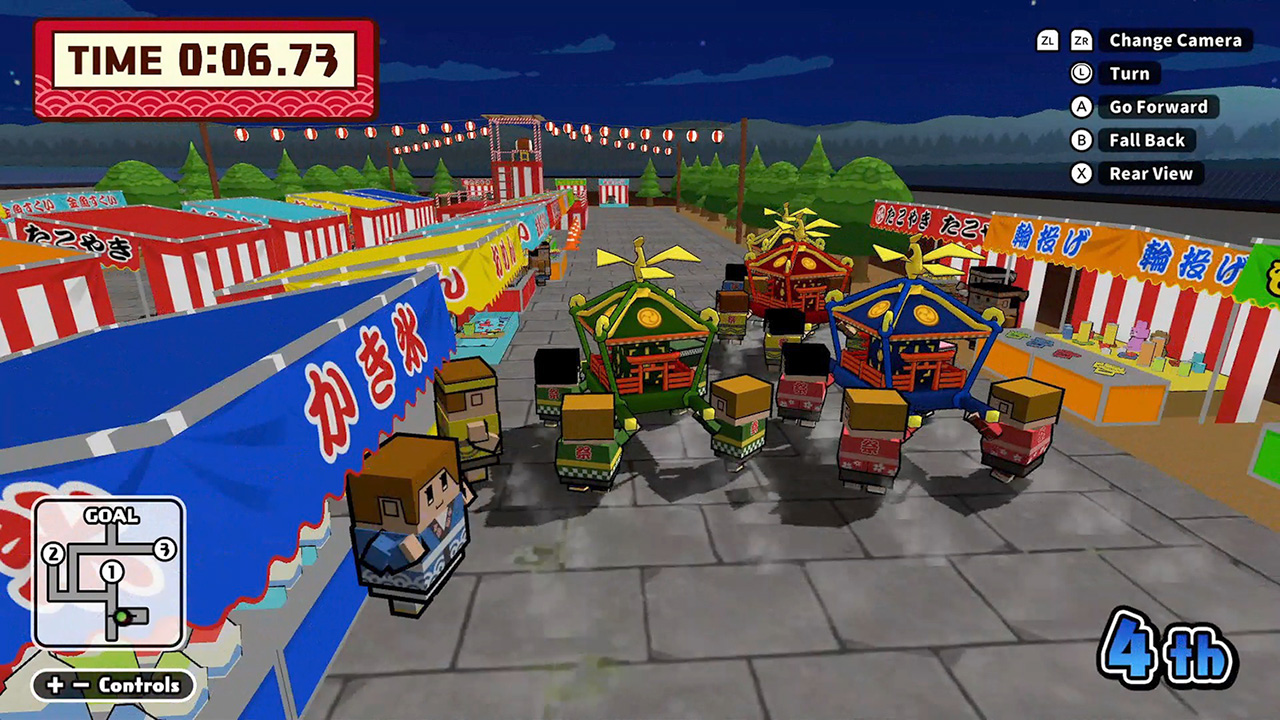Click the minimap panel thumbnail
This screenshot has width=1280, height=720.
click(x=108, y=570)
